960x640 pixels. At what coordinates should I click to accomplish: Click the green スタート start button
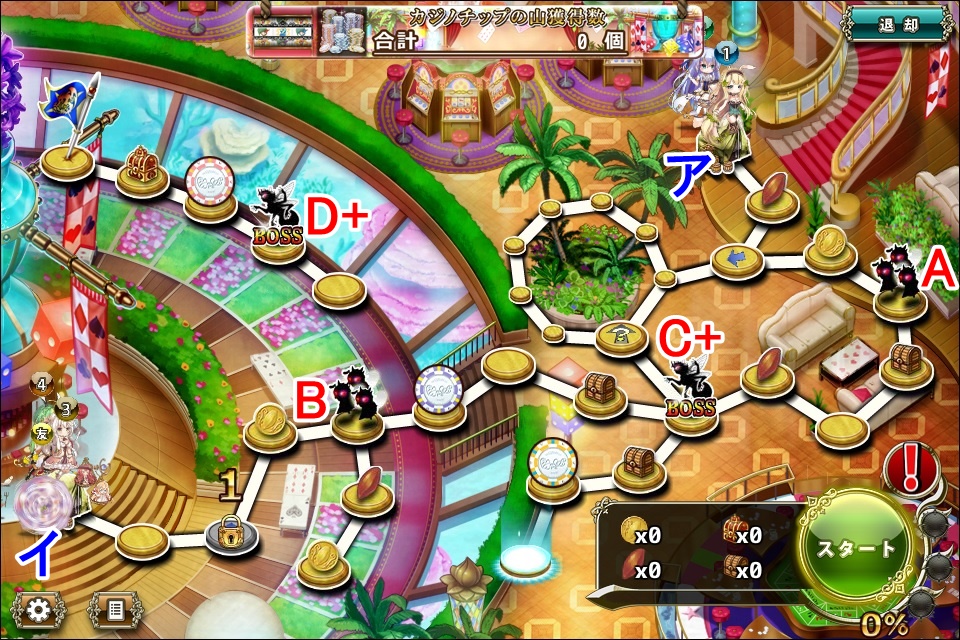[857, 549]
